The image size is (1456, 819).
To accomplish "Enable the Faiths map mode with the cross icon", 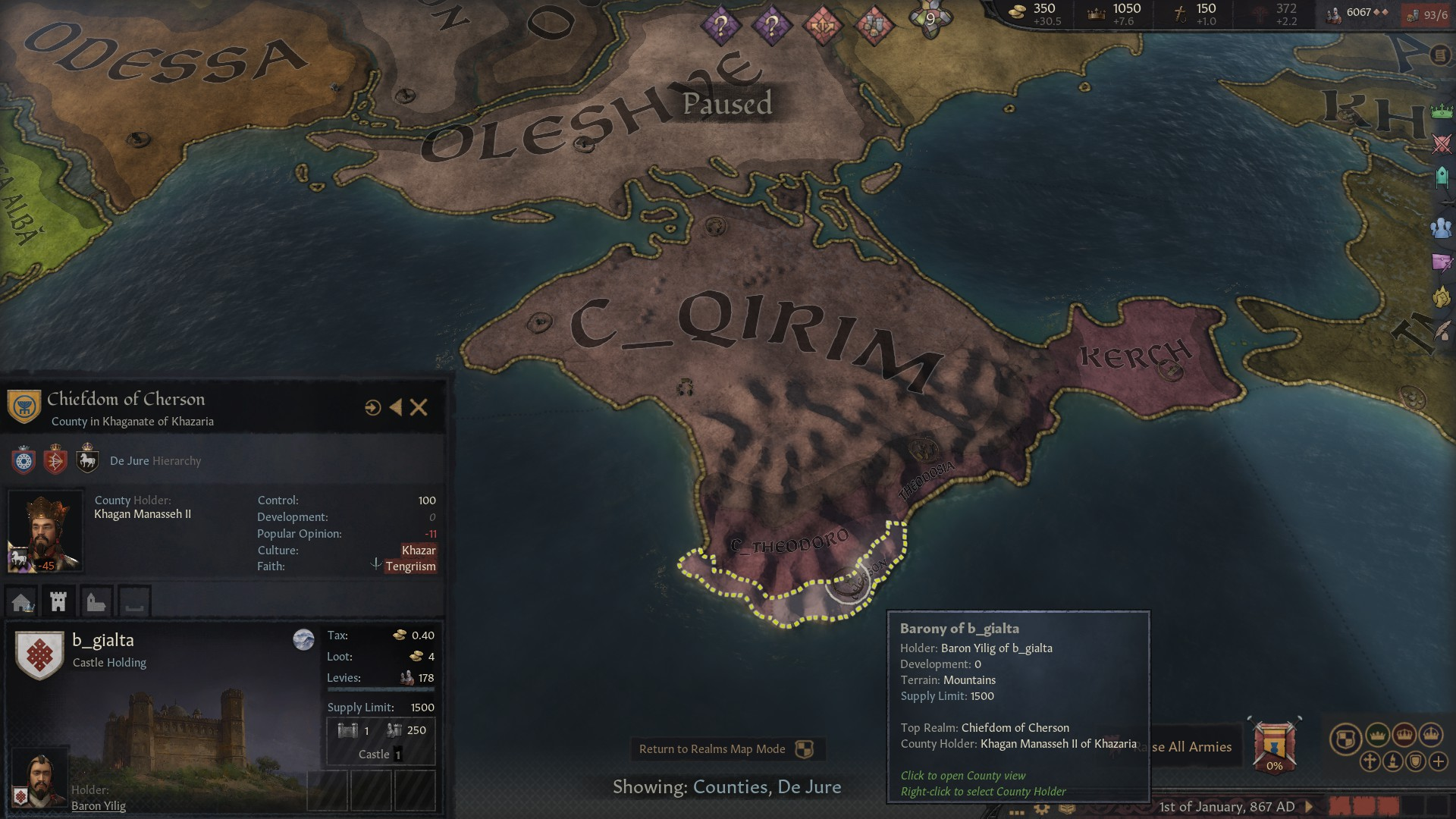I will pos(1369,761).
